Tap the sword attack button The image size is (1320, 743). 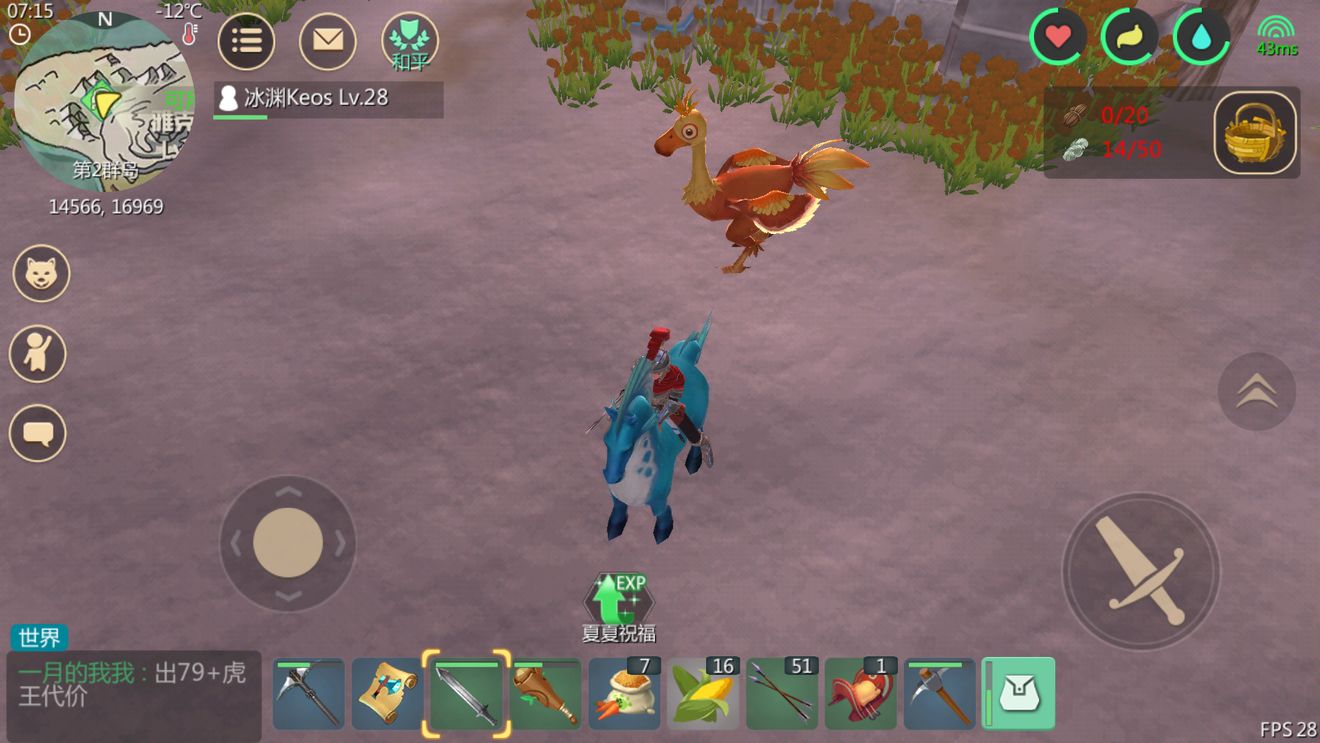(x=1140, y=571)
